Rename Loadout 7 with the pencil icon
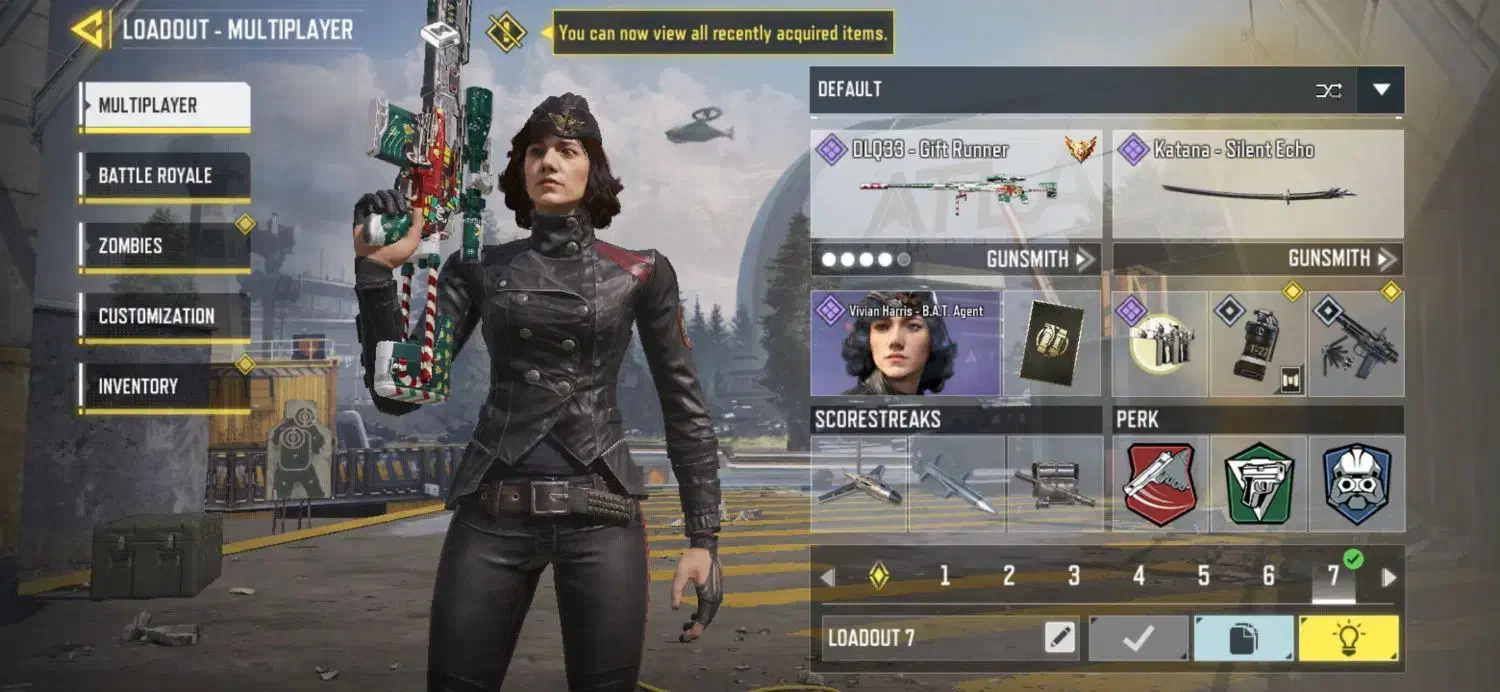The width and height of the screenshot is (1500, 692). [1060, 638]
